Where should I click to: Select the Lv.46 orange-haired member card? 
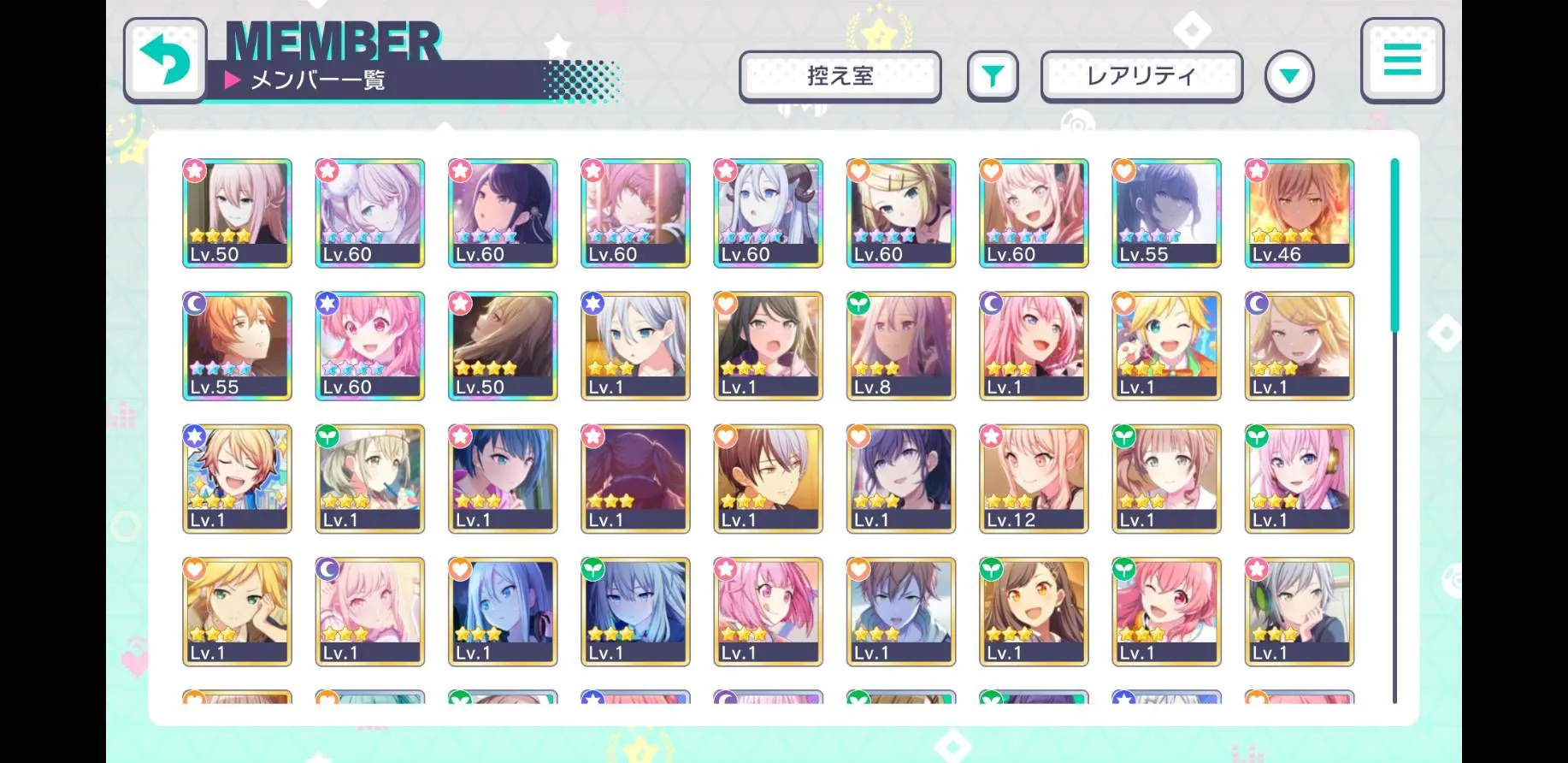click(x=1299, y=213)
